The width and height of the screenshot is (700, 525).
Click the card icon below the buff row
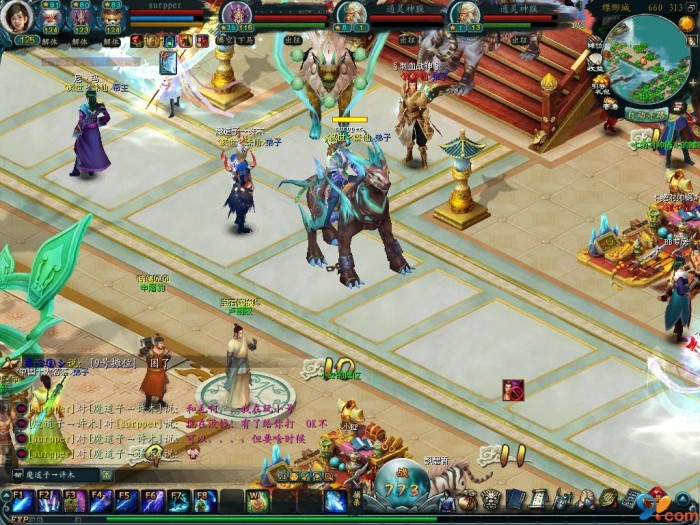[167, 63]
